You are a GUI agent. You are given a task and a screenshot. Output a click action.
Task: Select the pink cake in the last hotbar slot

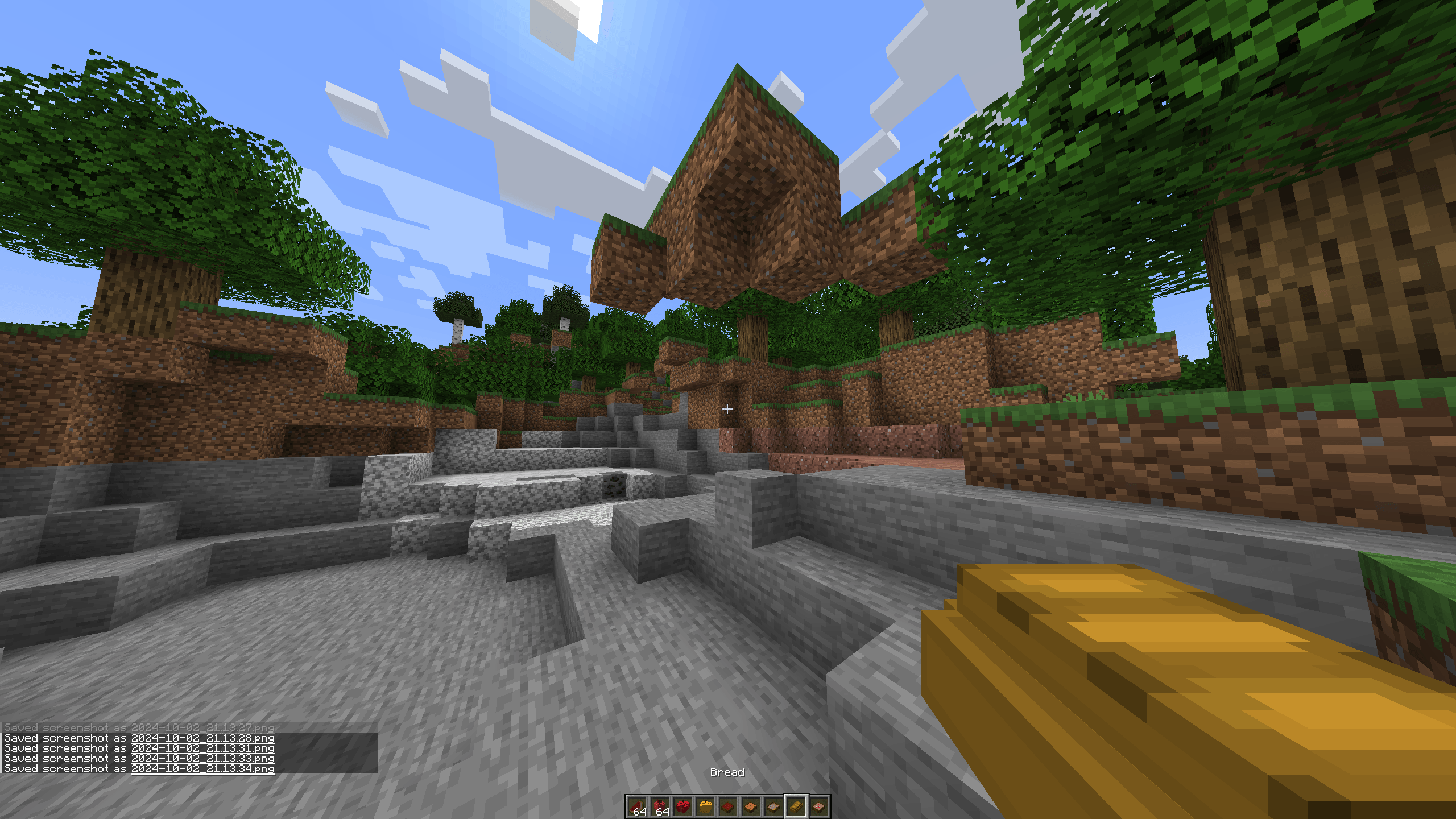tap(819, 806)
